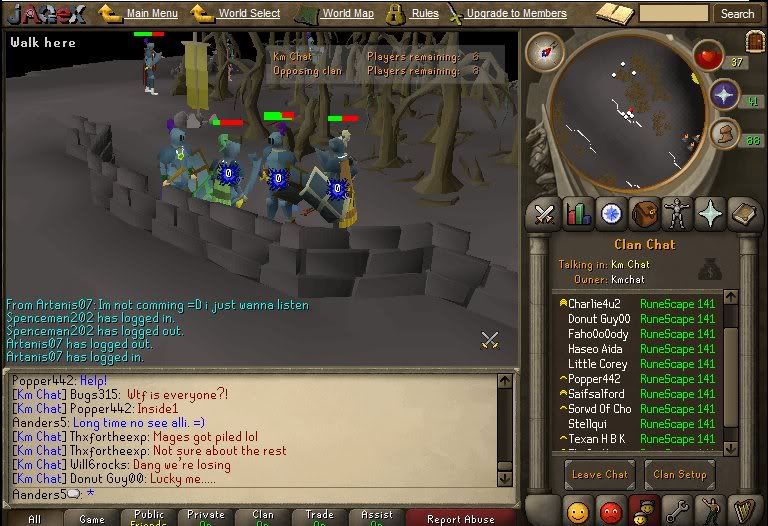Leave the clan chat

600,474
